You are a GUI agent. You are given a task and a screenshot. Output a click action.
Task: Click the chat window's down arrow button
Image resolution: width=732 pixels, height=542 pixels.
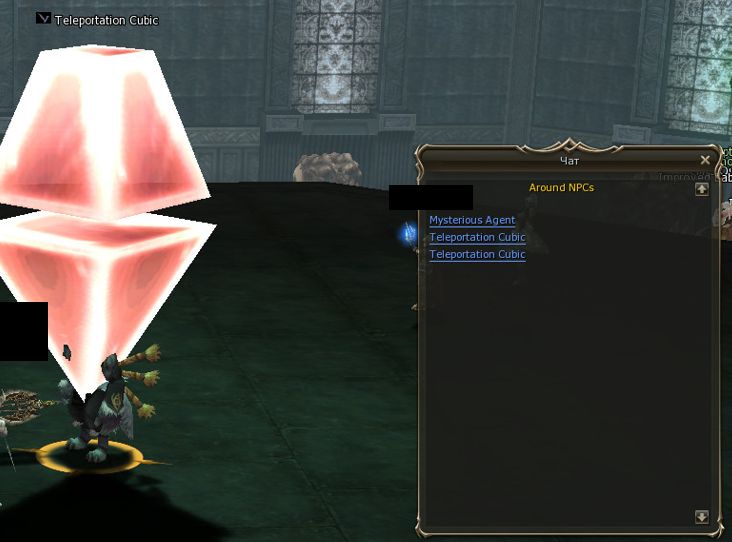click(702, 517)
